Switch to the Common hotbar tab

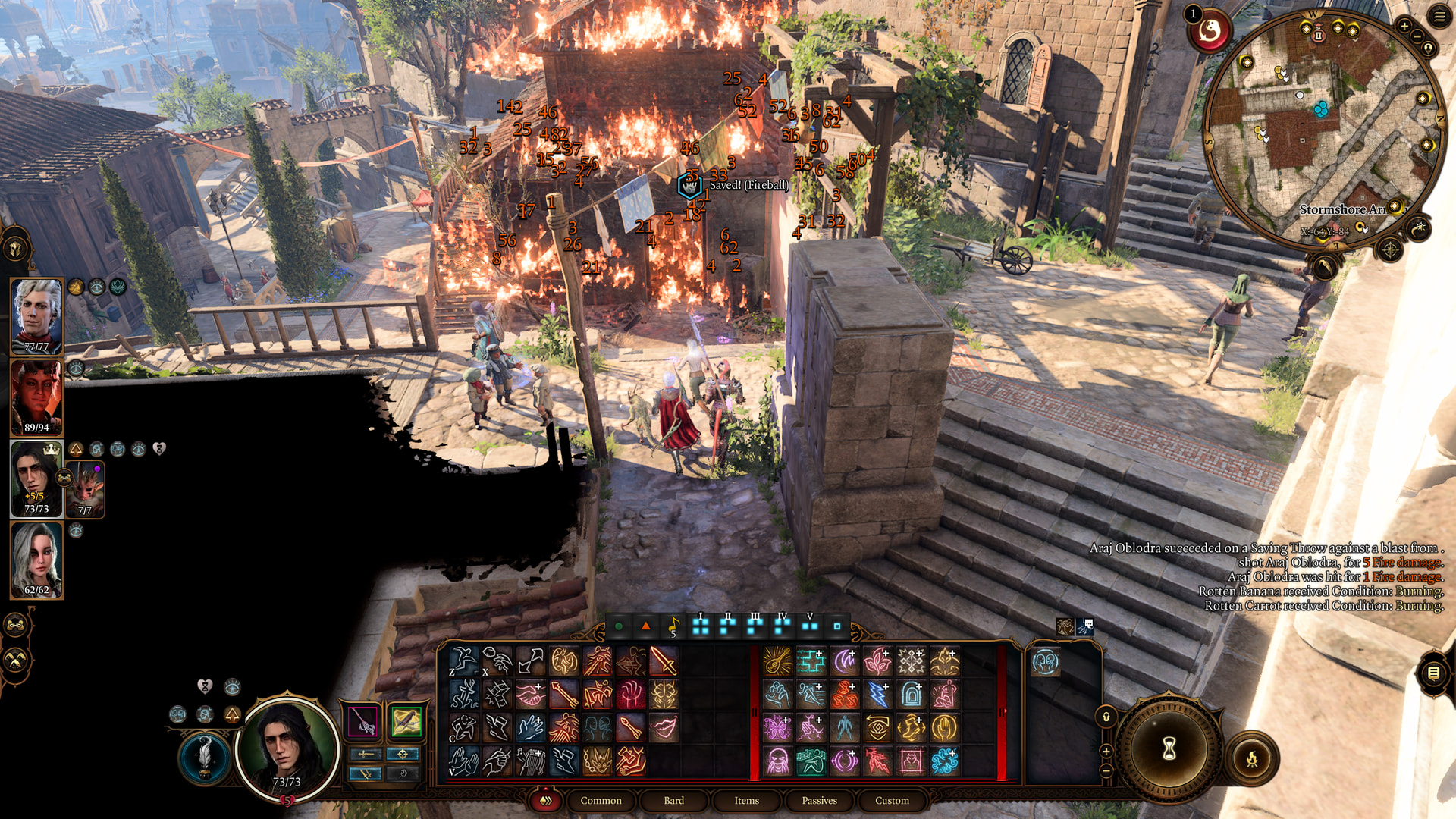(x=601, y=800)
